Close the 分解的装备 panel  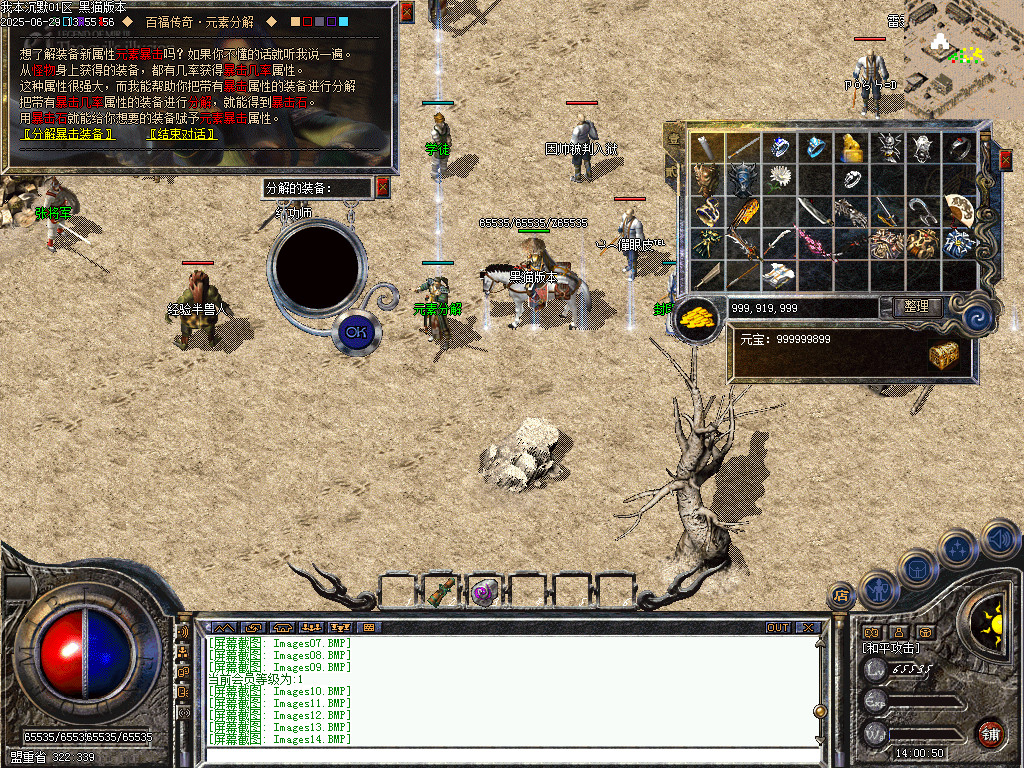[382, 187]
